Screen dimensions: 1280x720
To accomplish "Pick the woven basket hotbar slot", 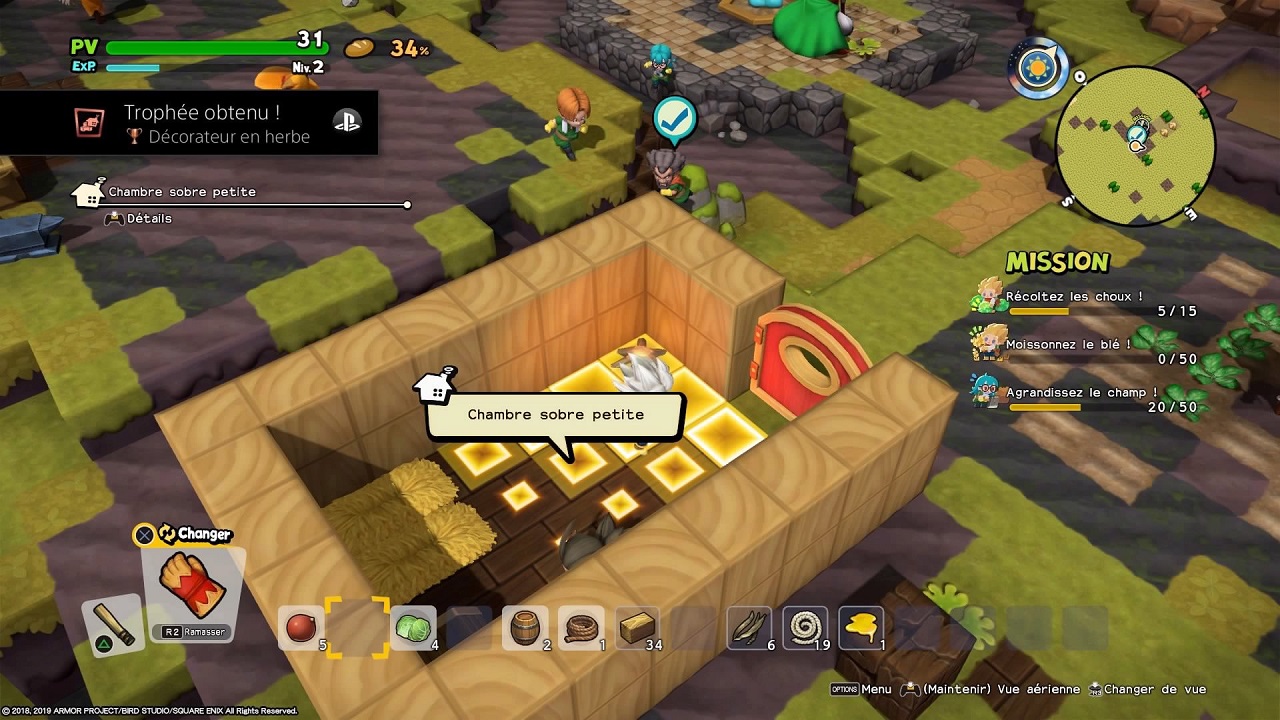I will pyautogui.click(x=581, y=628).
